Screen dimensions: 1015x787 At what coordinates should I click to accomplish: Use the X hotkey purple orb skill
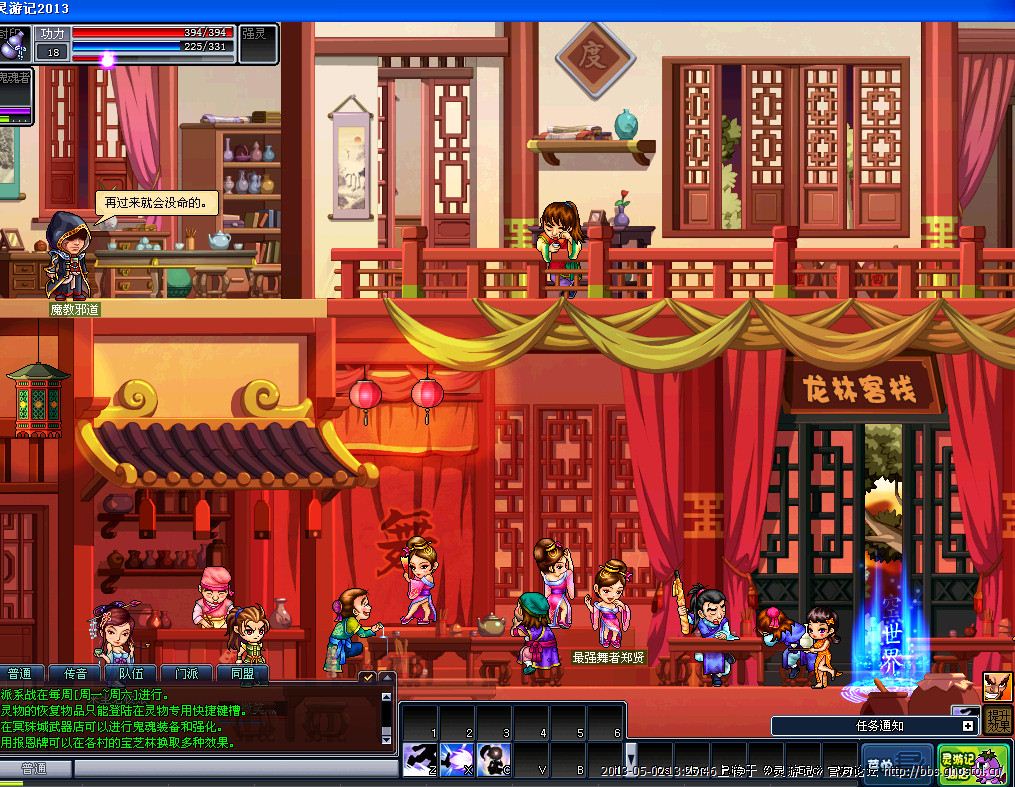click(x=455, y=760)
